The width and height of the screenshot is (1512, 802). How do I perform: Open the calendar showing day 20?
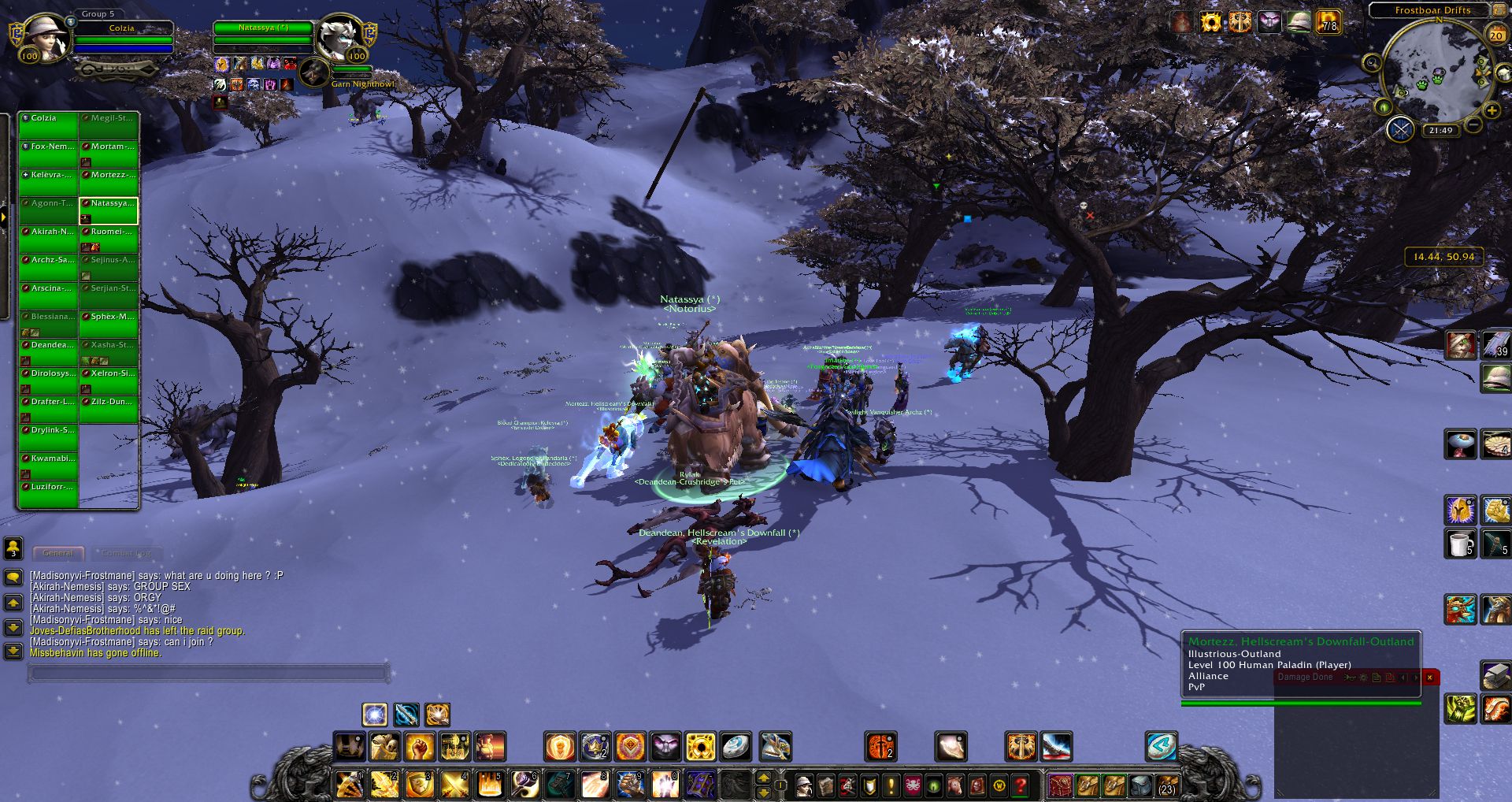point(1496,35)
